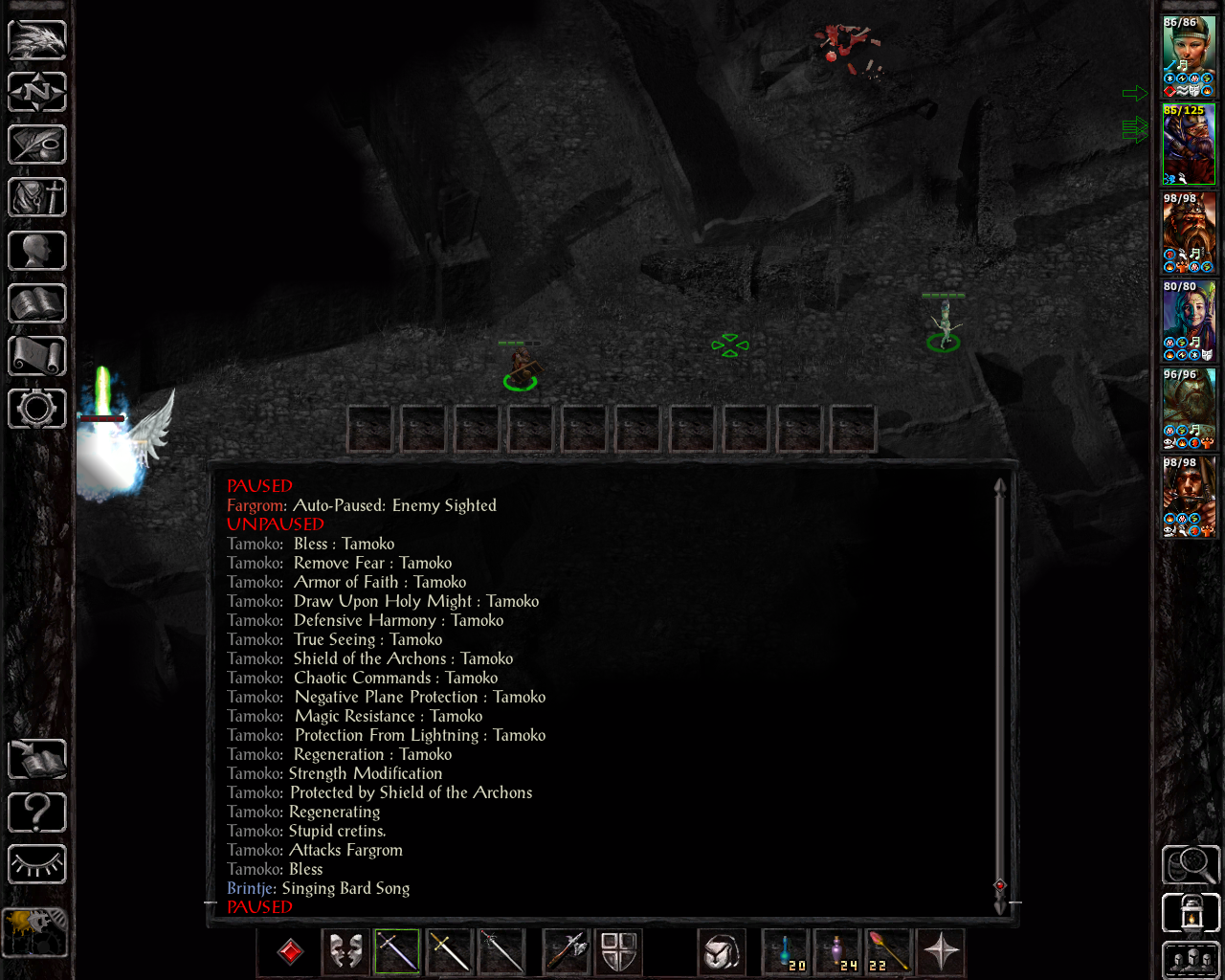The width and height of the screenshot is (1225, 980).
Task: Rest the party with the lantern button
Action: (x=1191, y=912)
